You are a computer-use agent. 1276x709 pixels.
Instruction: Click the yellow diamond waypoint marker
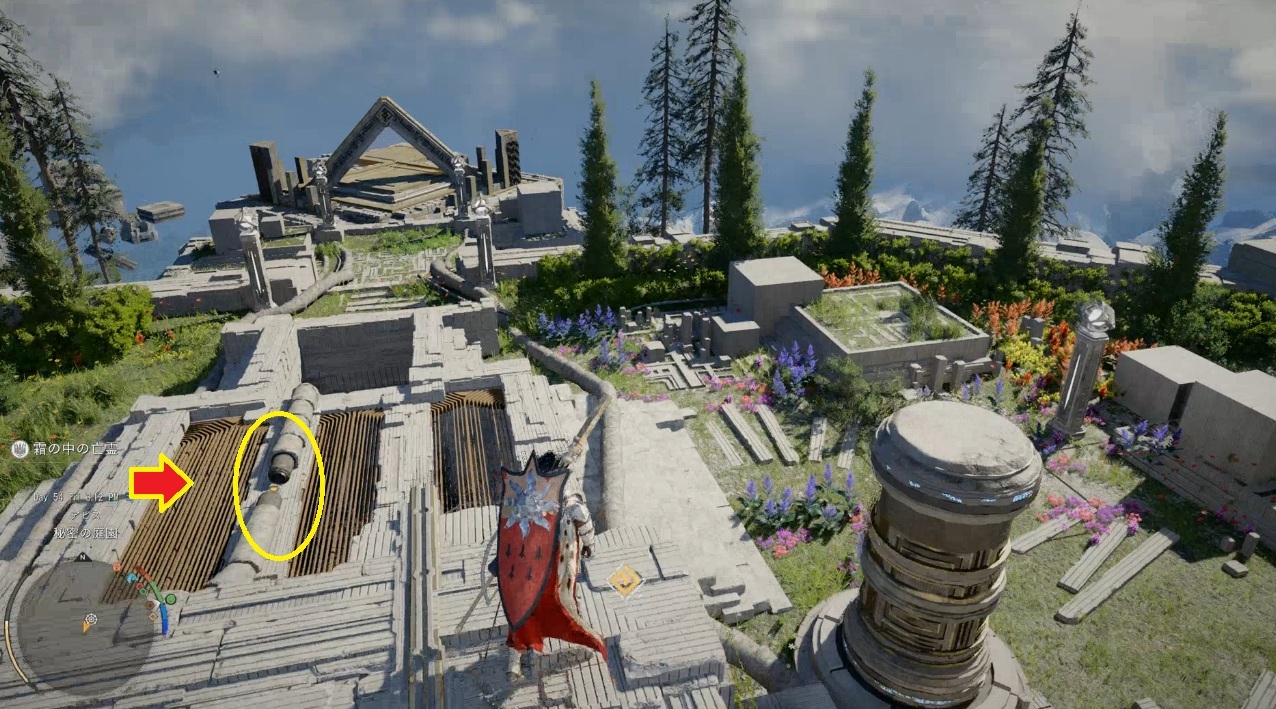pyautogui.click(x=625, y=580)
